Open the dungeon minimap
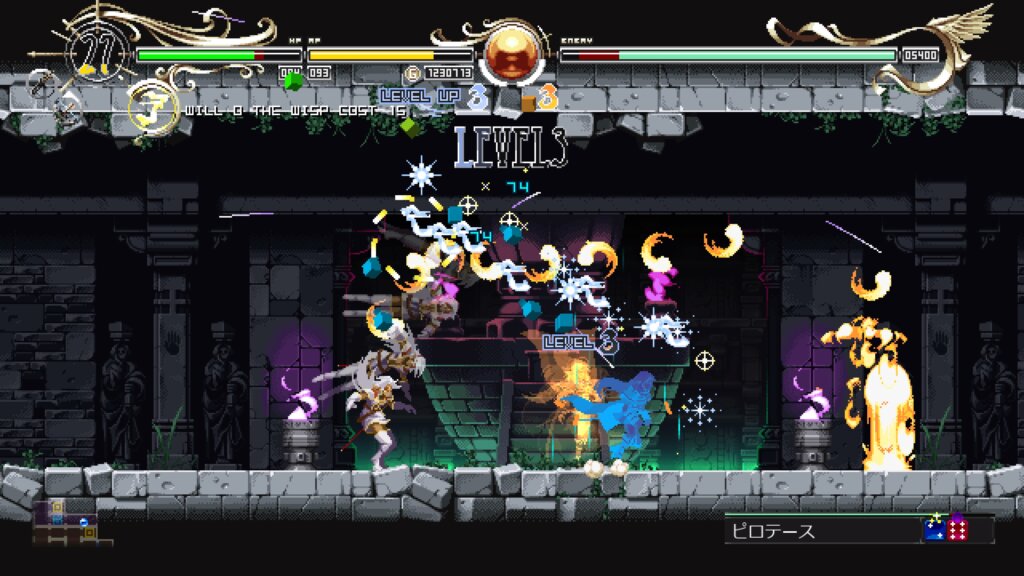Image resolution: width=1024 pixels, height=576 pixels. [64, 520]
